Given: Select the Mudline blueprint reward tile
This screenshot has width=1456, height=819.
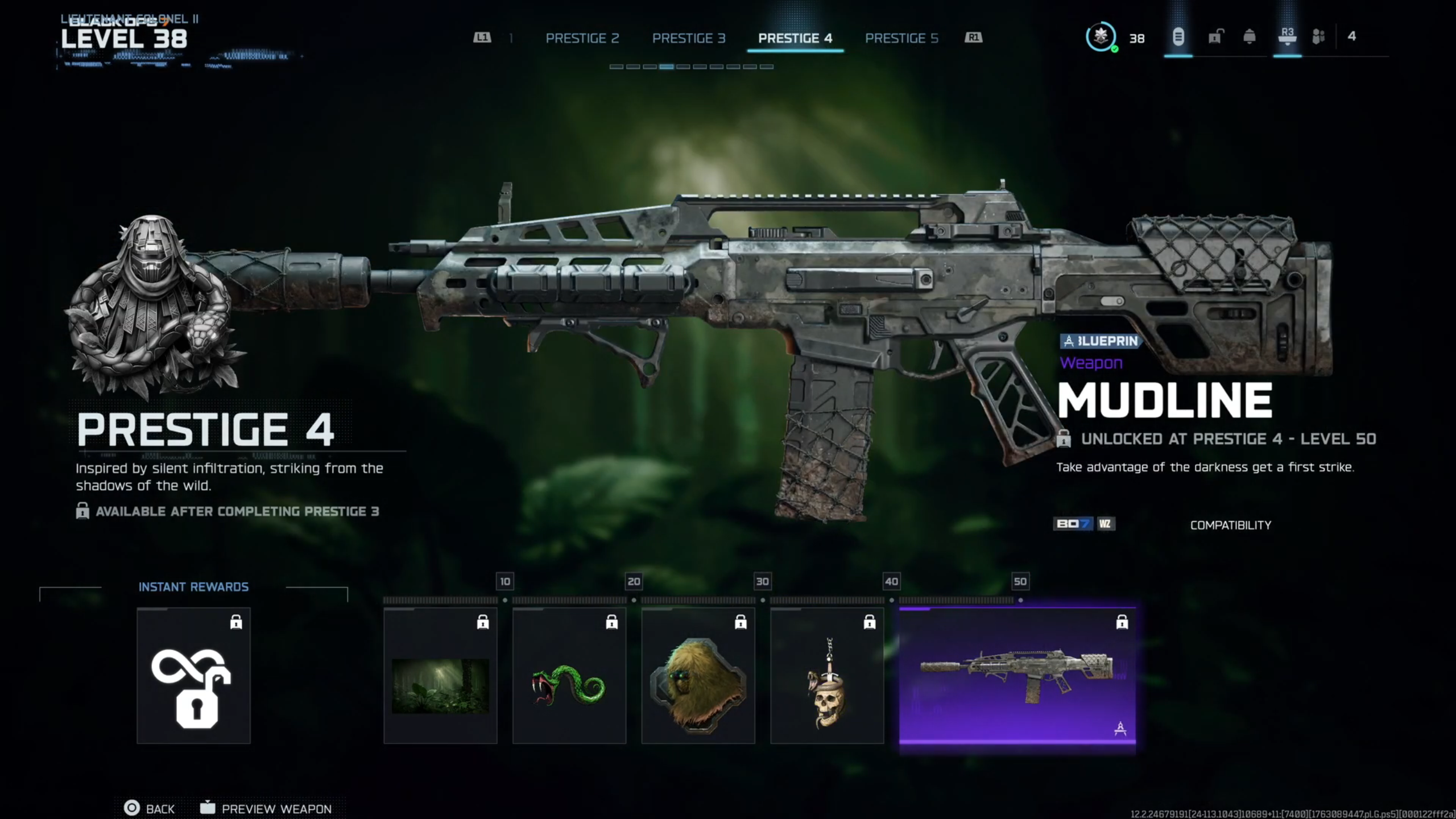Looking at the screenshot, I should click(1017, 676).
